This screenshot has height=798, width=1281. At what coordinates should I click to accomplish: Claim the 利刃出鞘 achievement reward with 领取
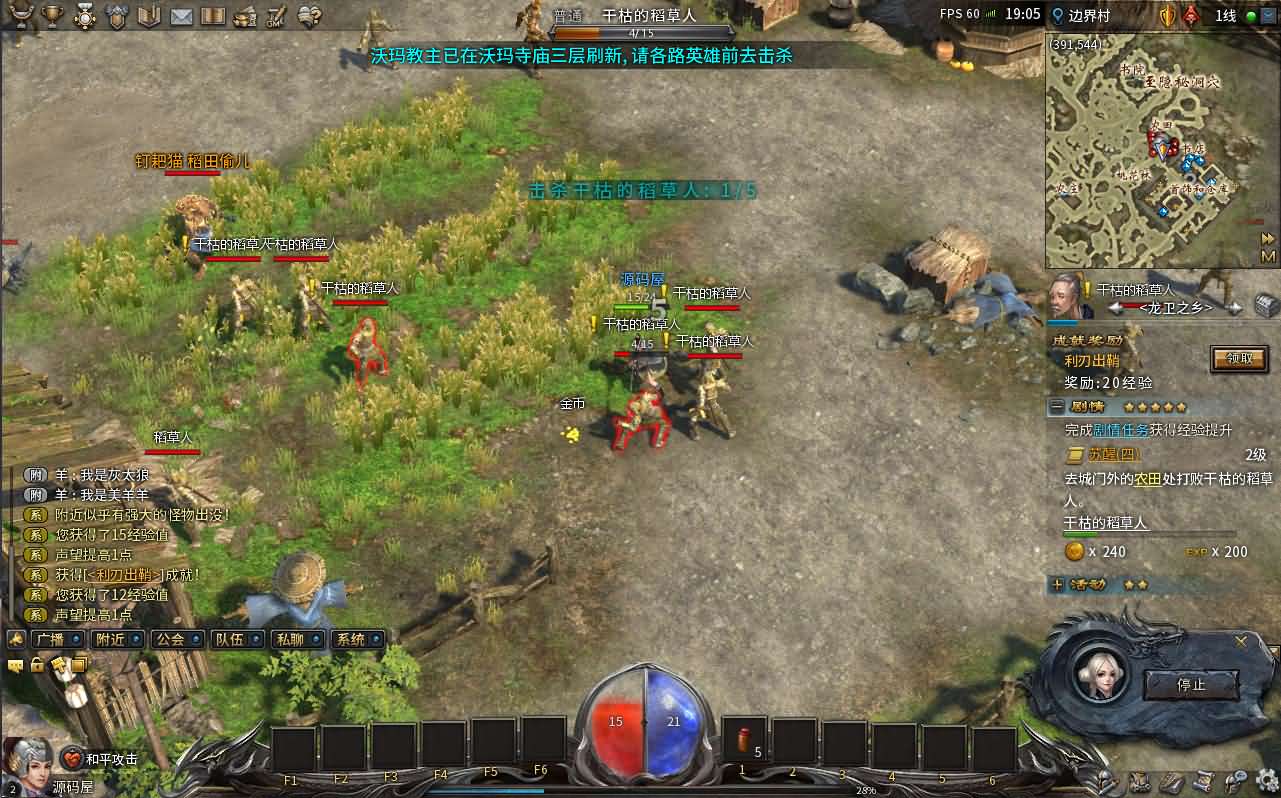(x=1238, y=358)
